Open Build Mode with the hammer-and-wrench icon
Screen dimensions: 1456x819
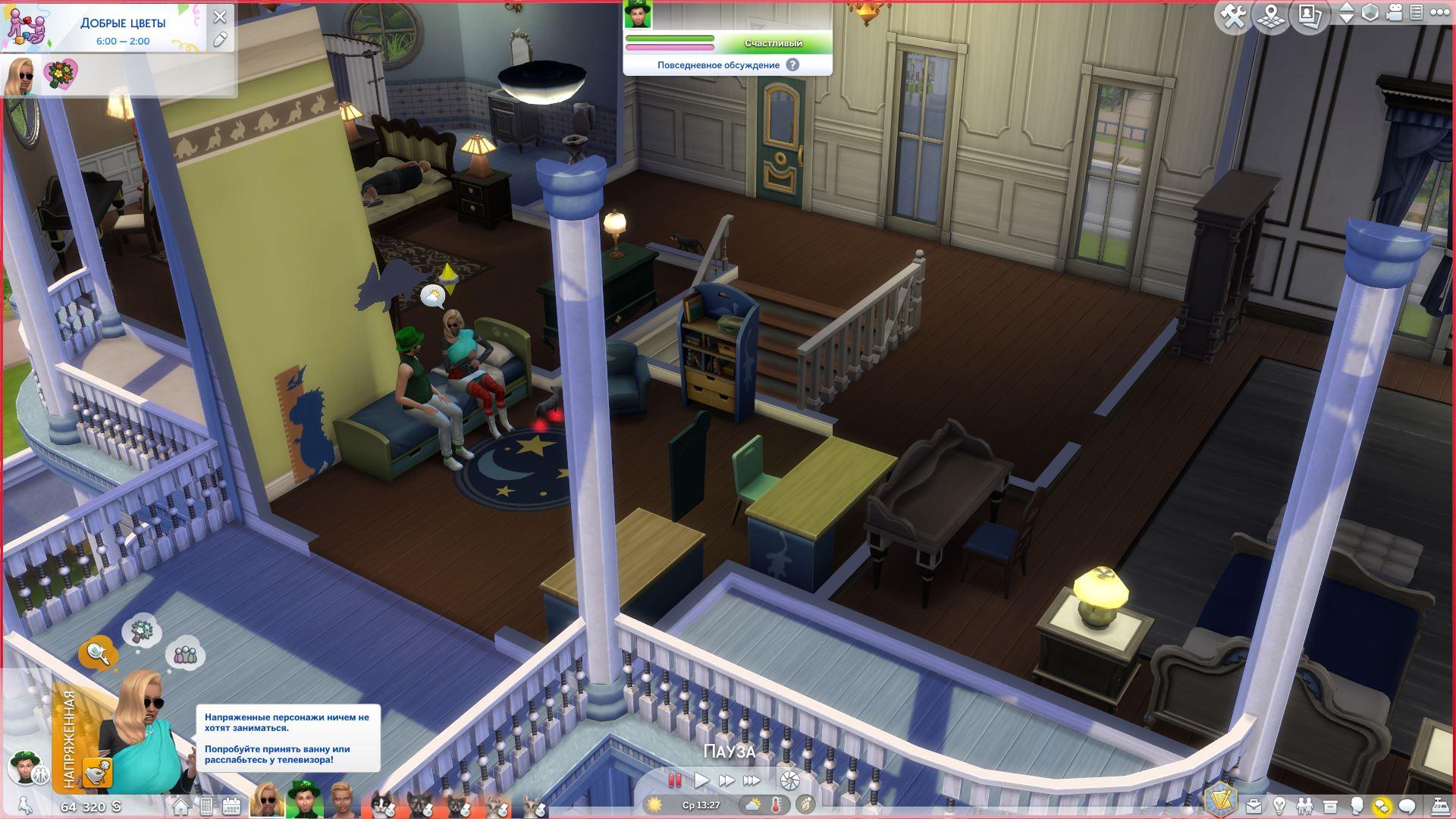coord(1234,15)
